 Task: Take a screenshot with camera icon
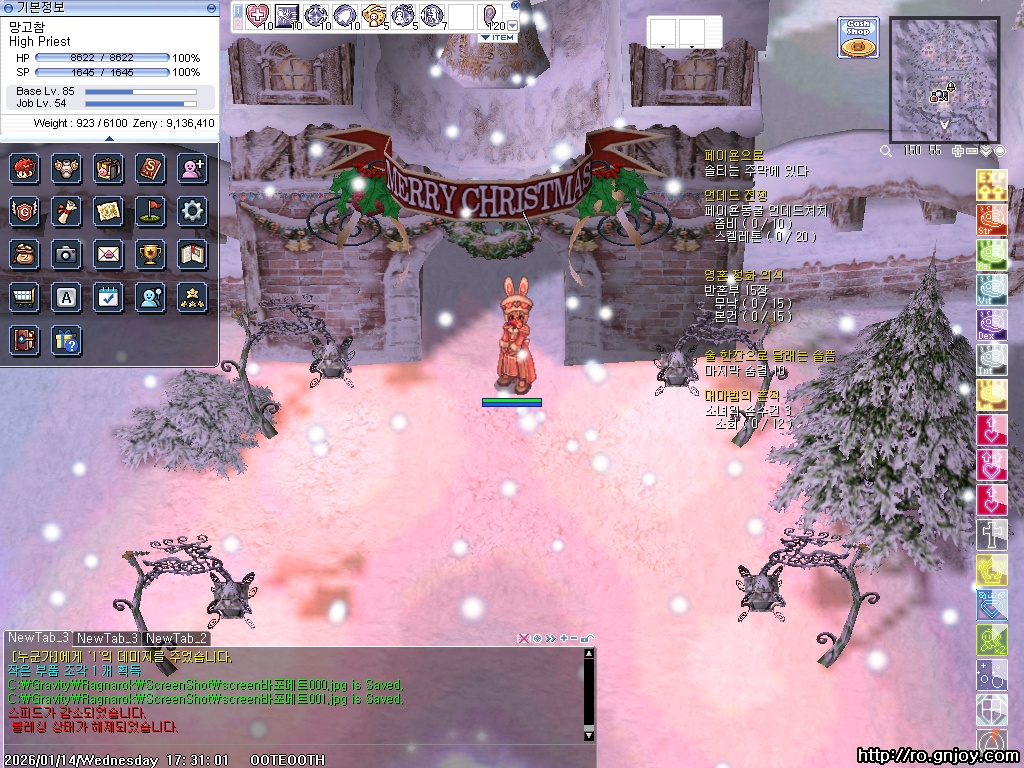coord(67,254)
